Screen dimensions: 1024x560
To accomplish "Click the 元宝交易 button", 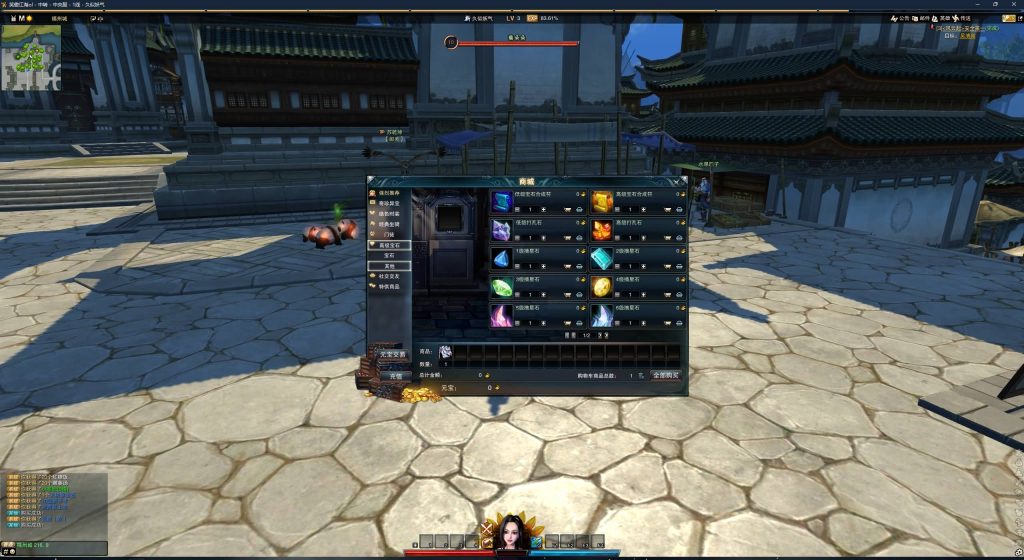I will 392,354.
